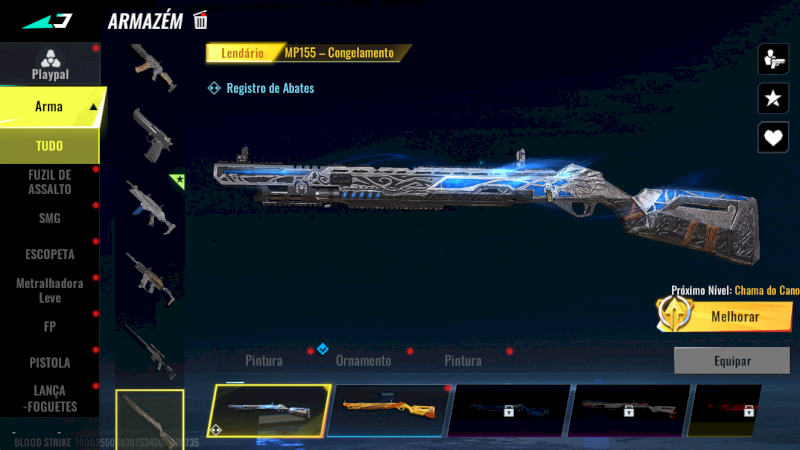
Task: Show the SMG weapons list
Action: (49, 218)
